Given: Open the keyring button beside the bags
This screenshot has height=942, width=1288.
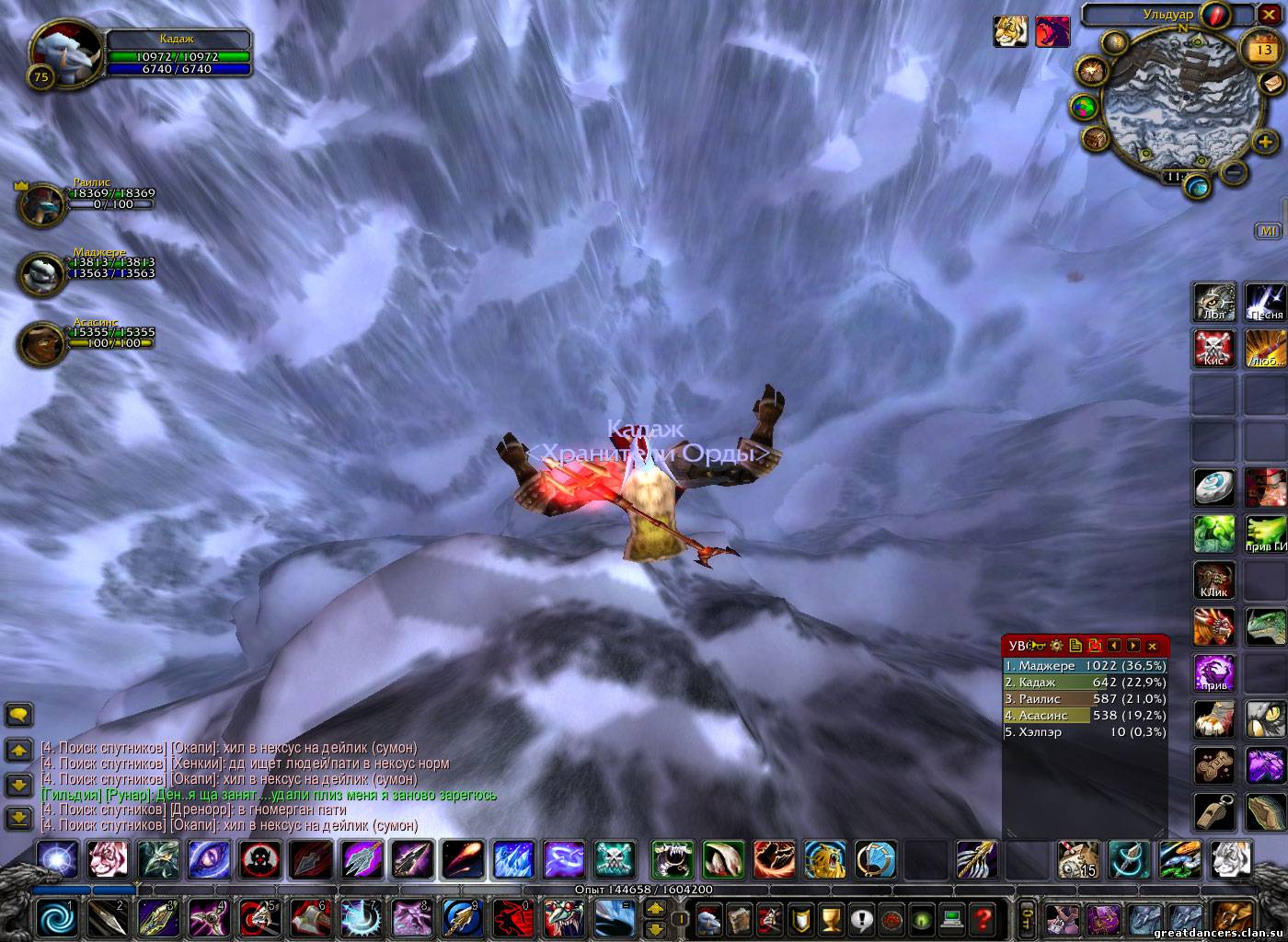Looking at the screenshot, I should point(1027,918).
